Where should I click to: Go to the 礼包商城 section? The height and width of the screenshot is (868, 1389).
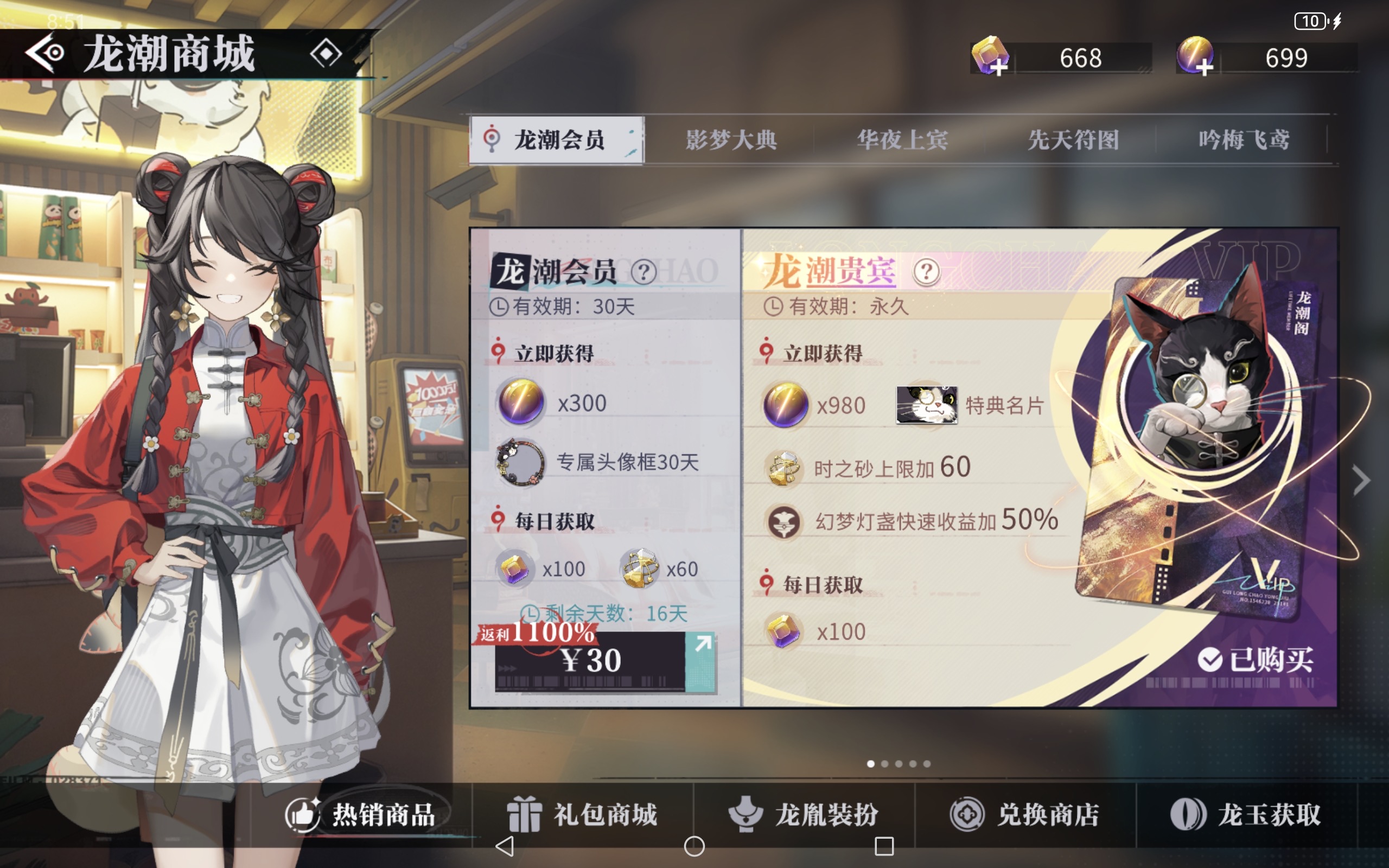coord(583,814)
